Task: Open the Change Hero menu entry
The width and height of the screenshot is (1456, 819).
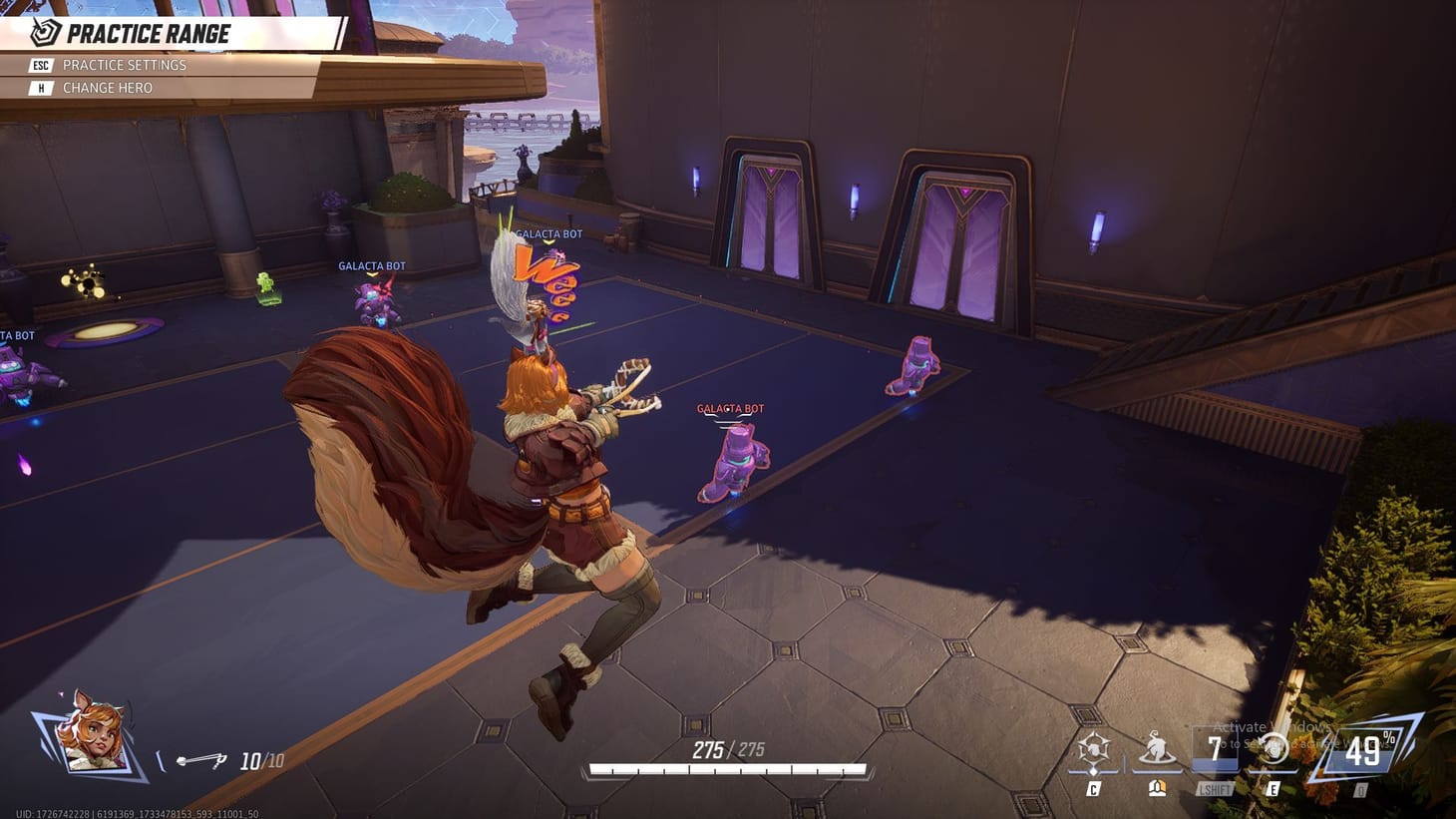Action: (x=108, y=88)
